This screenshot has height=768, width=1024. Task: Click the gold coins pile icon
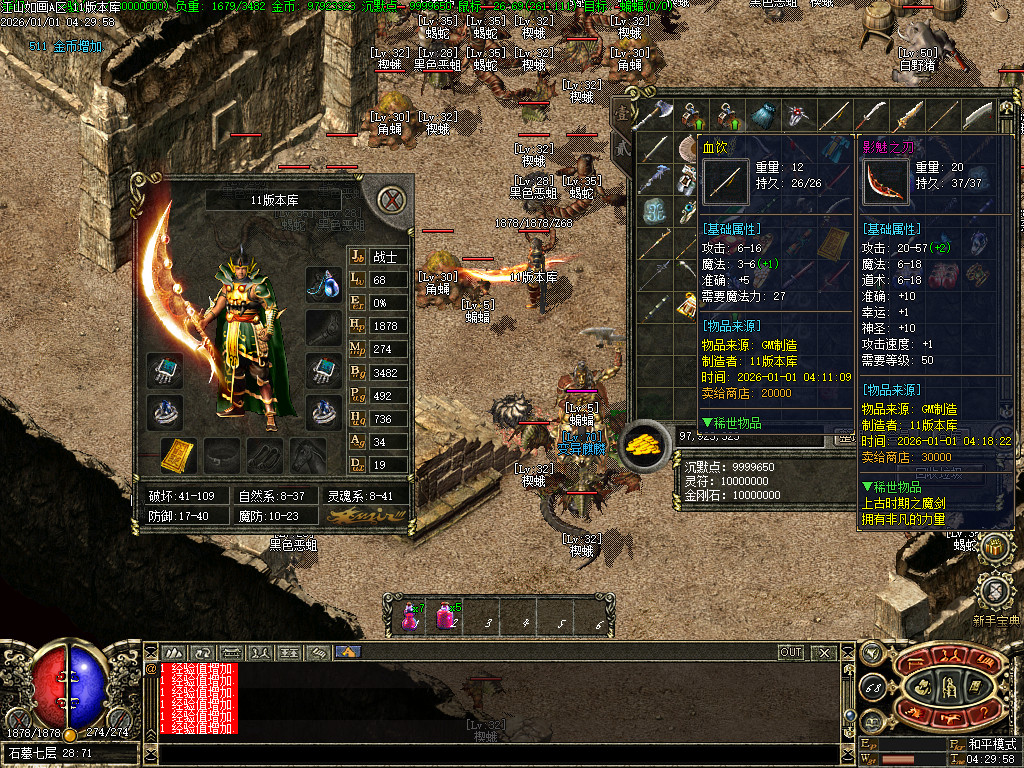pyautogui.click(x=646, y=446)
